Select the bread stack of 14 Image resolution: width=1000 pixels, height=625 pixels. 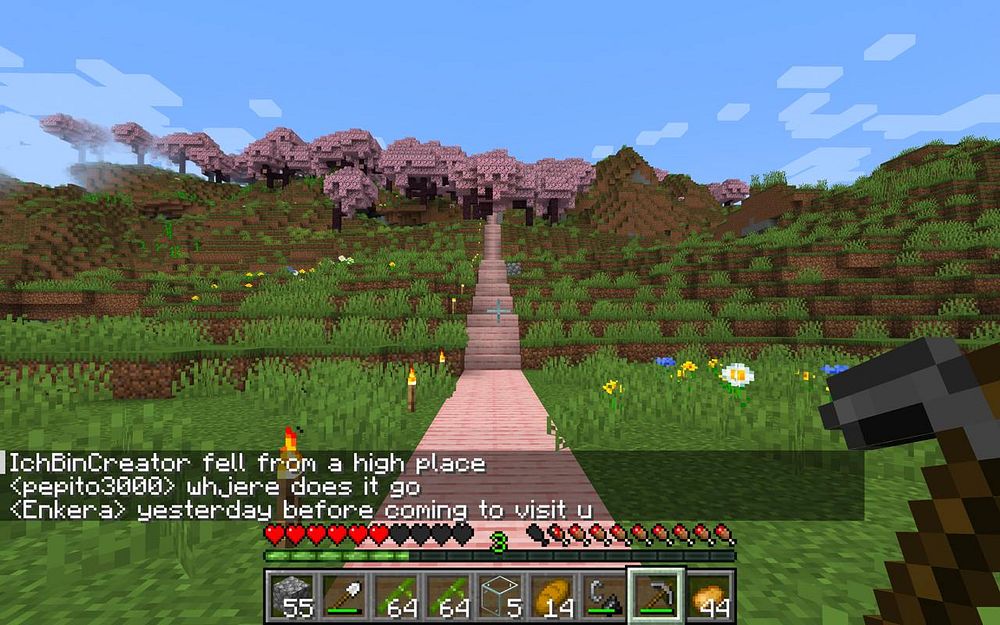(x=552, y=595)
